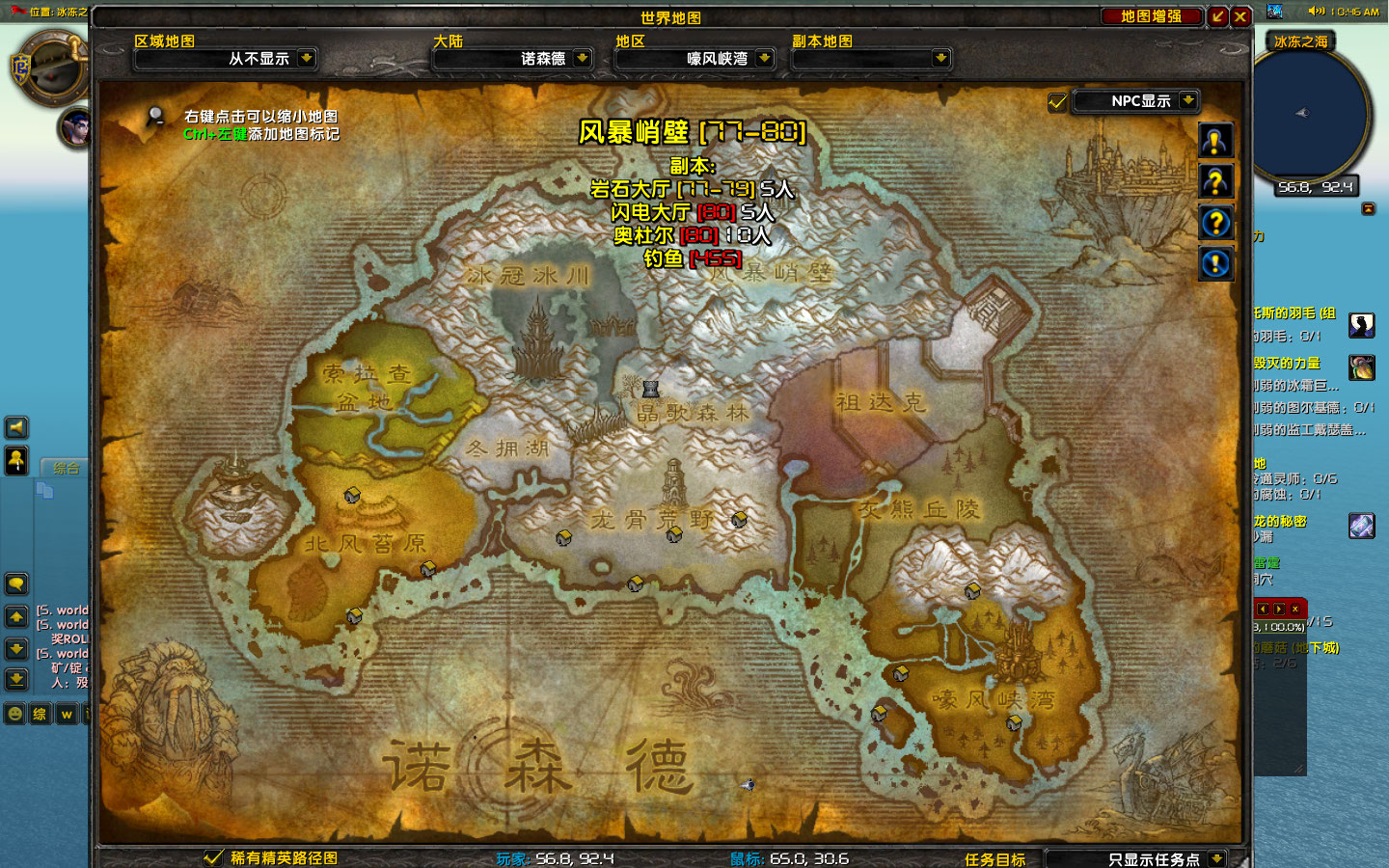The width and height of the screenshot is (1389, 868).
Task: Open the 只显示任务点 dropdown
Action: coord(1216,858)
